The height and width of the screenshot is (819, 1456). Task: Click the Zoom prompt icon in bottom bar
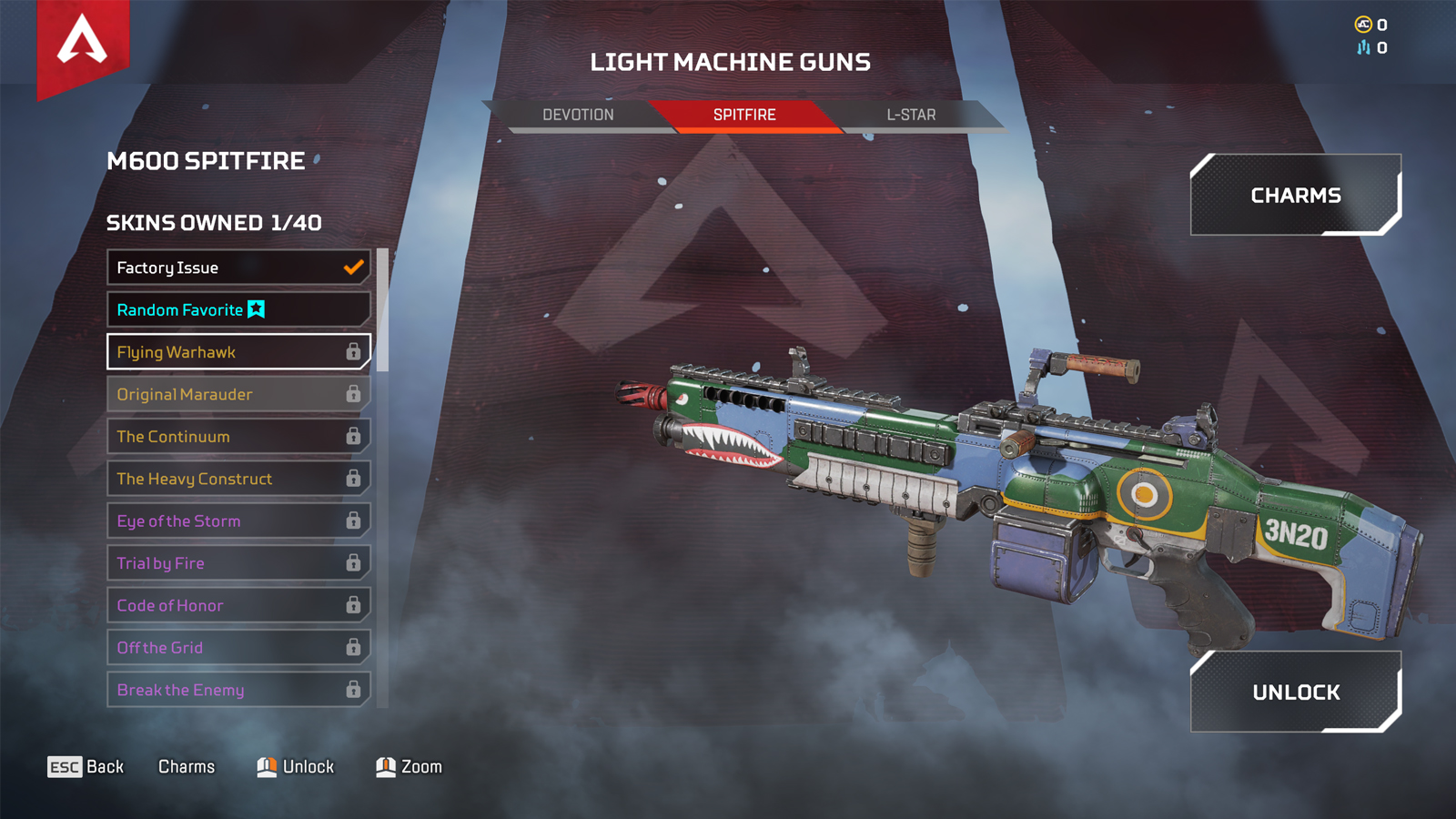click(x=385, y=766)
